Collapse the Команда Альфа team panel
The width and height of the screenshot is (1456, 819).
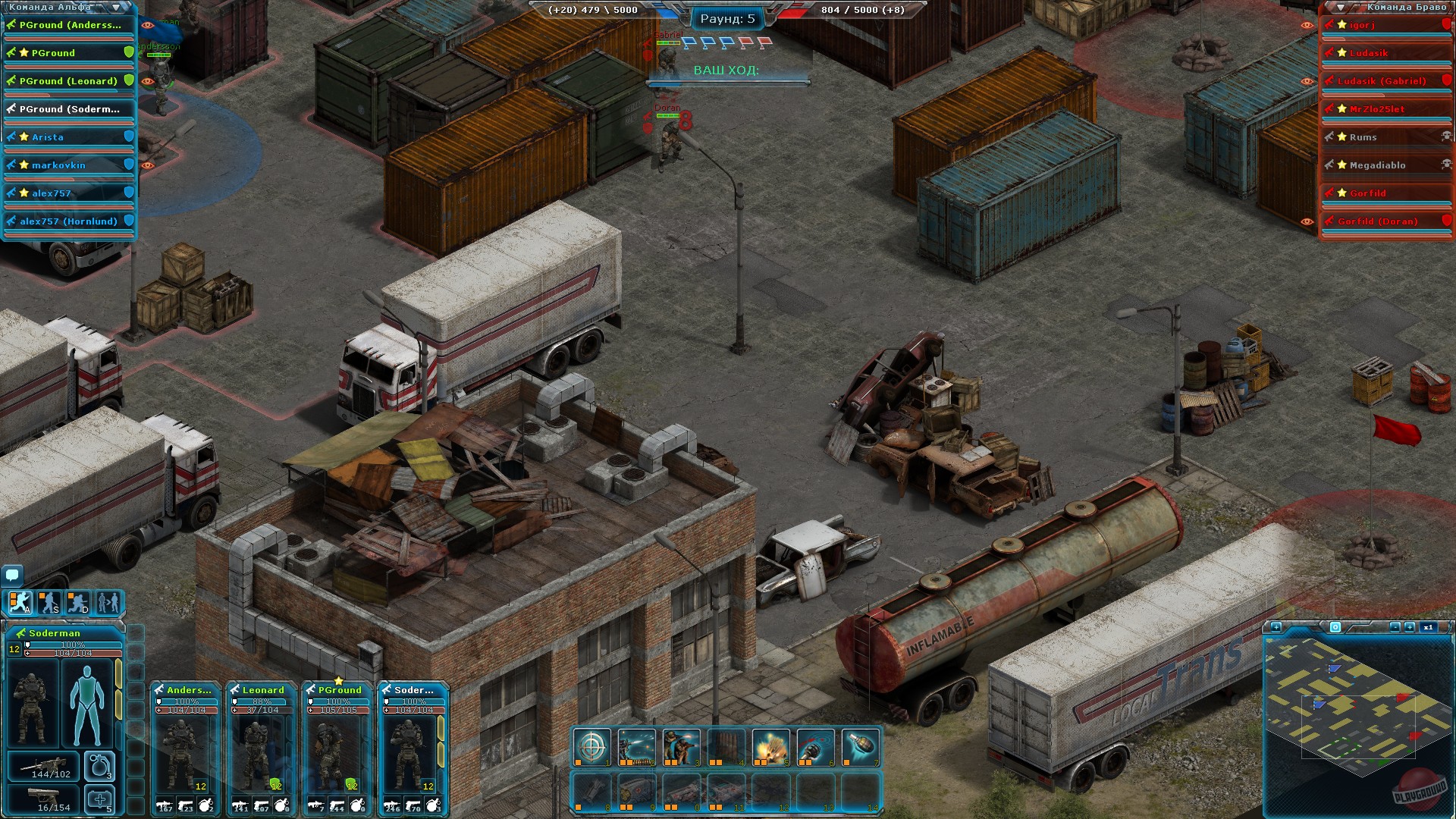[x=115, y=7]
